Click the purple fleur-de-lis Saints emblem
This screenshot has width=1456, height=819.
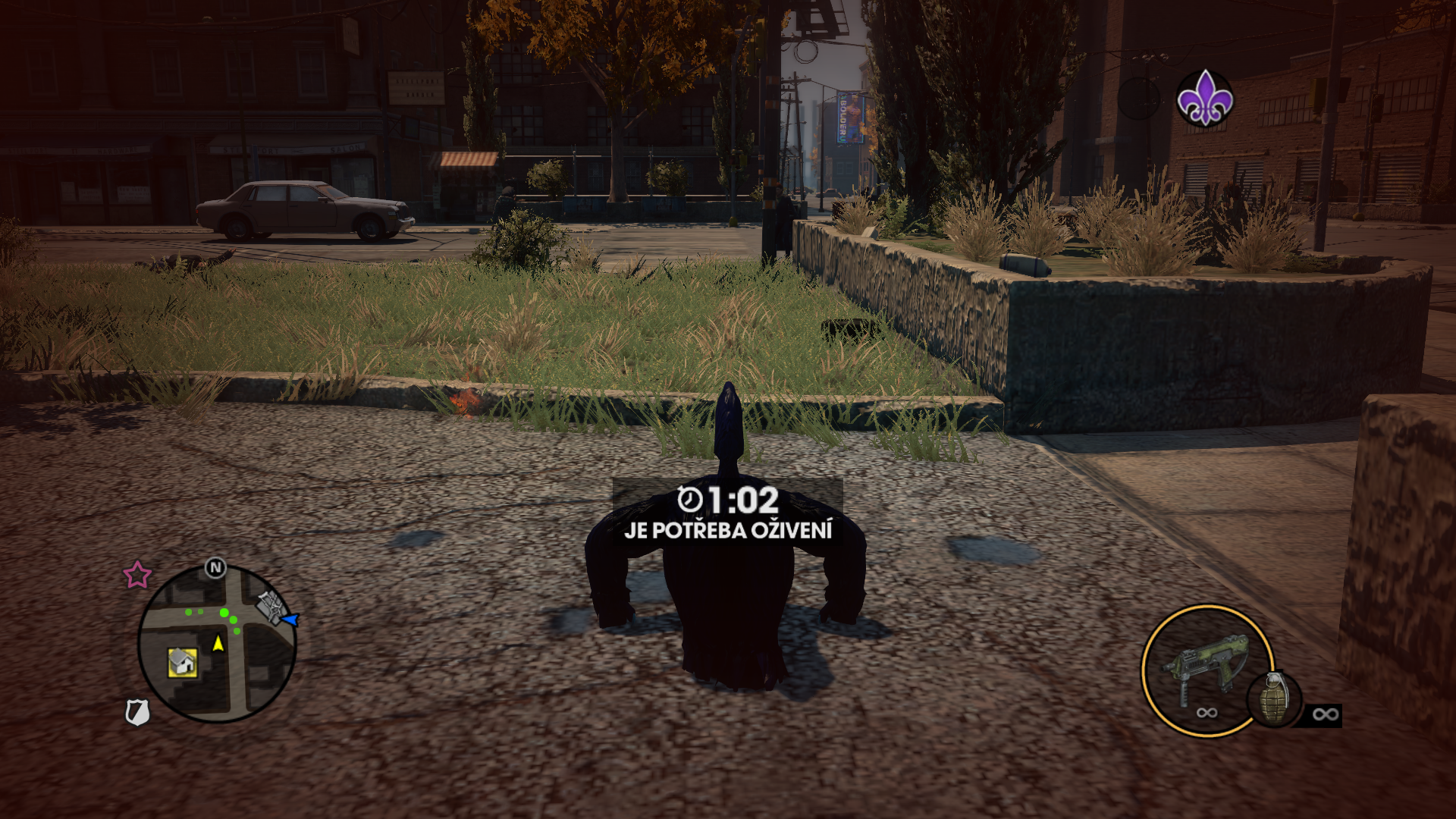coord(1204,99)
